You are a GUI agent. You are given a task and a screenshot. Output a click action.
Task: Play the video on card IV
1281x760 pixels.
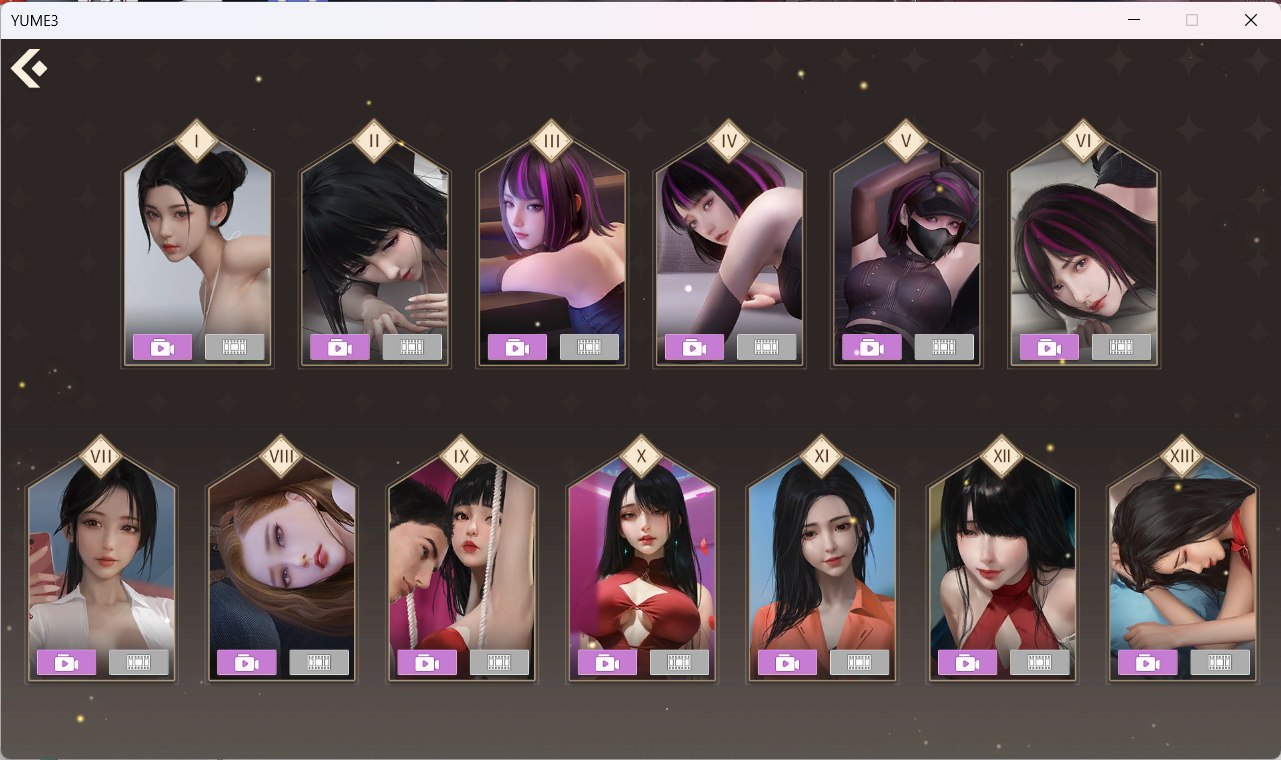(x=694, y=347)
